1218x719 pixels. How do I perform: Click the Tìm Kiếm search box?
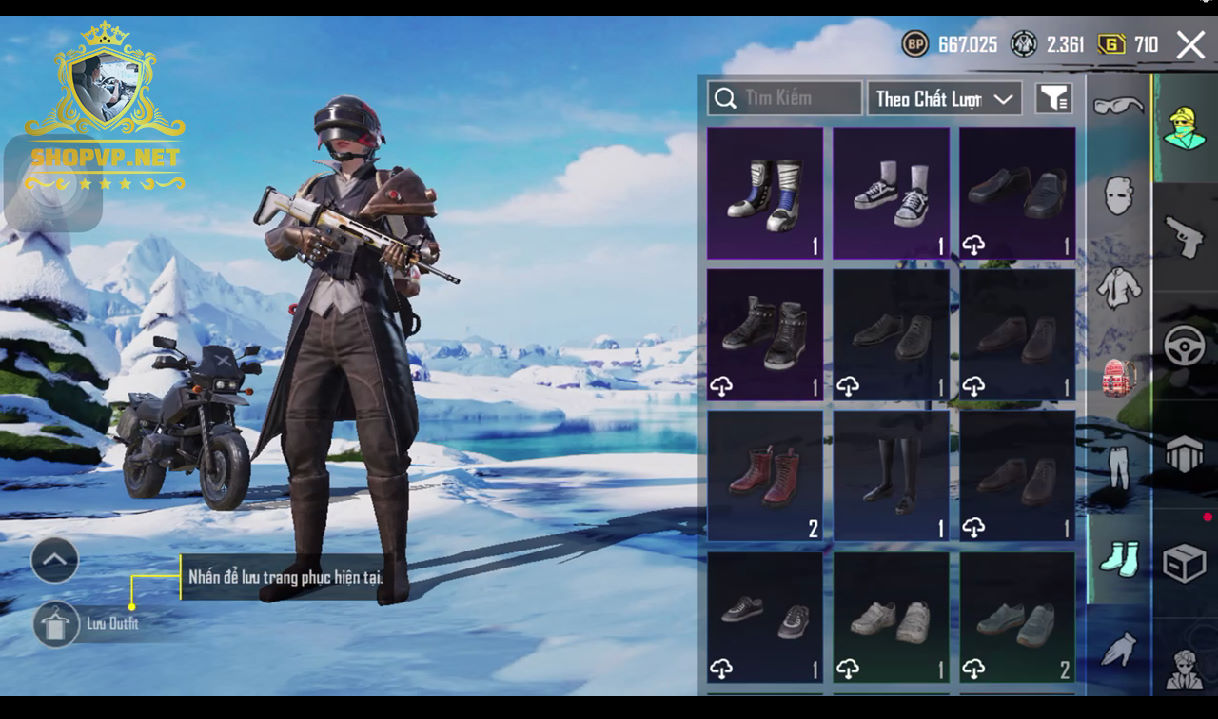click(x=785, y=98)
